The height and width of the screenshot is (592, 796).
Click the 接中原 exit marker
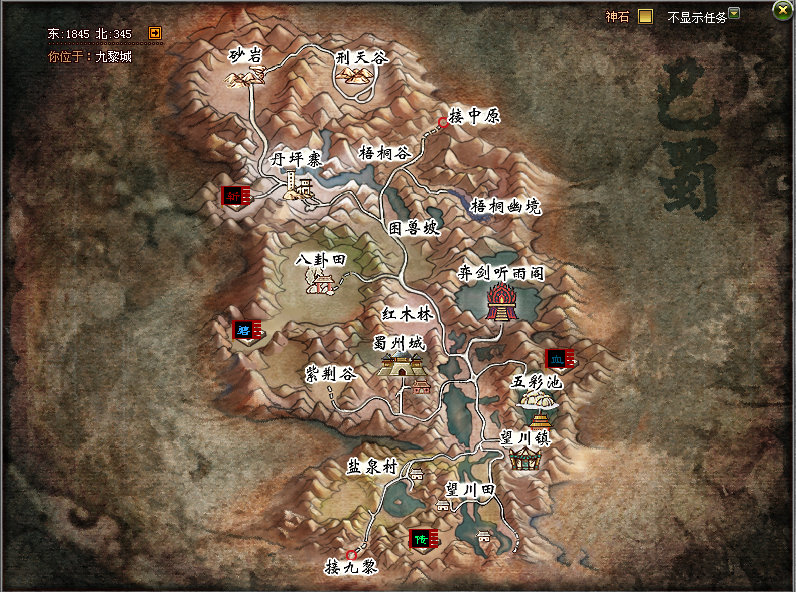click(x=443, y=123)
